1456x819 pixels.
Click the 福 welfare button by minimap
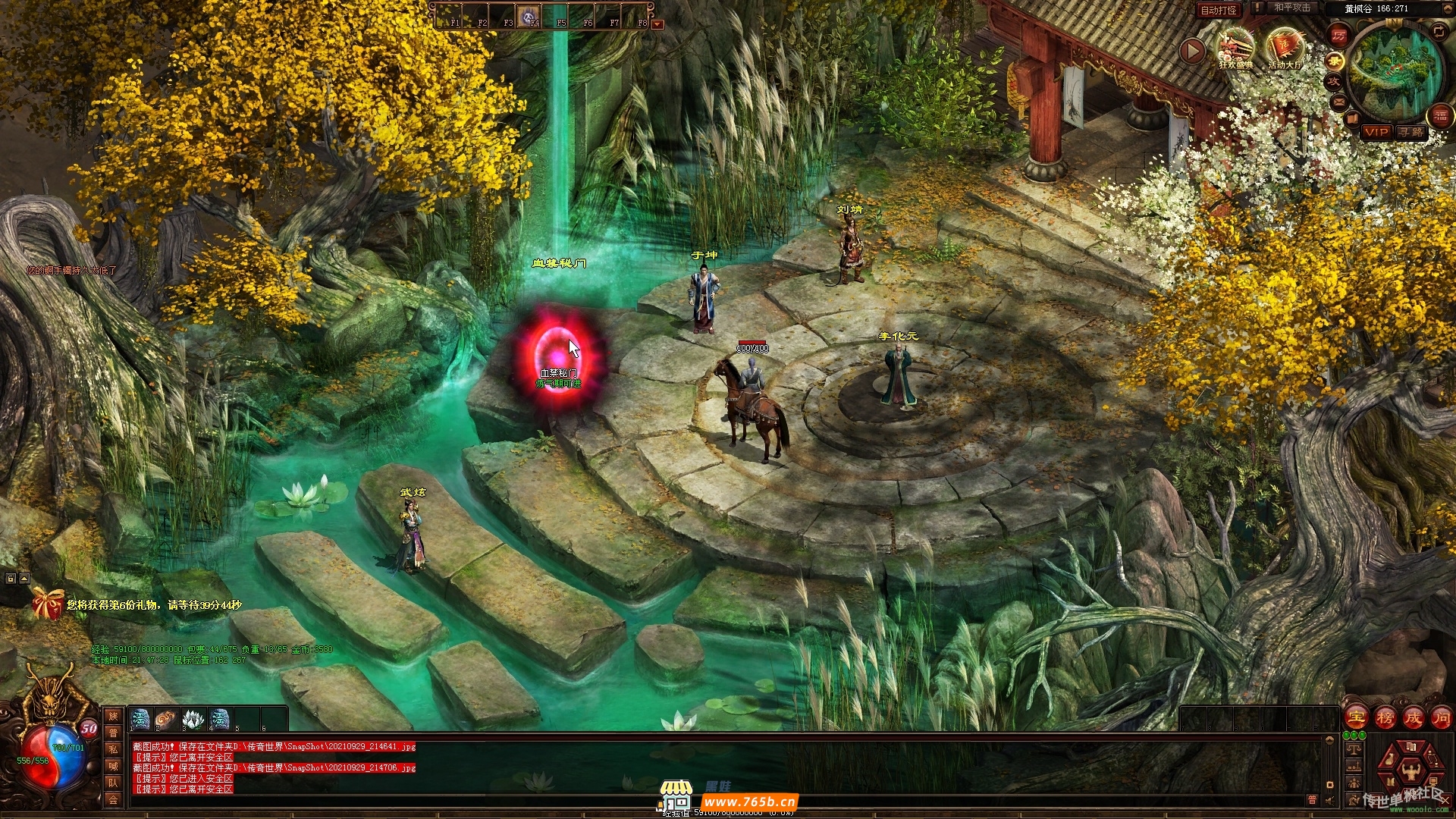tap(1440, 115)
